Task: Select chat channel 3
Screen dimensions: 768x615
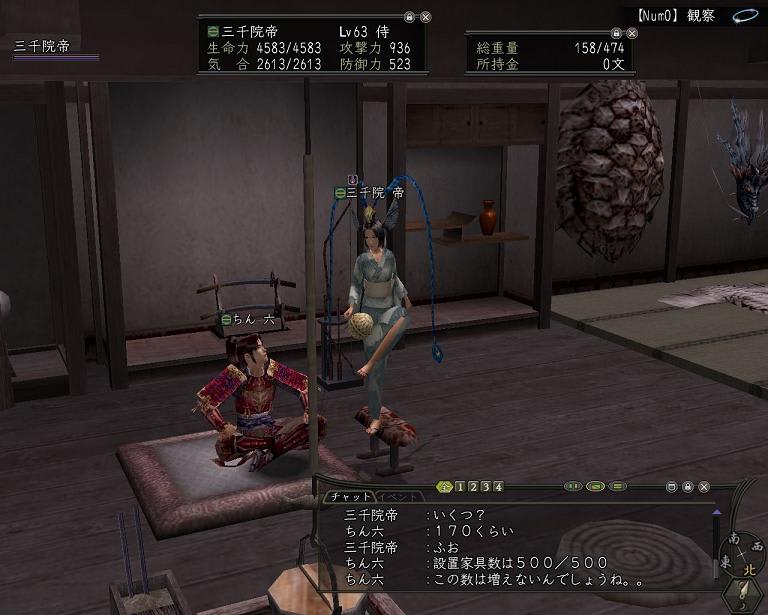Action: point(486,487)
